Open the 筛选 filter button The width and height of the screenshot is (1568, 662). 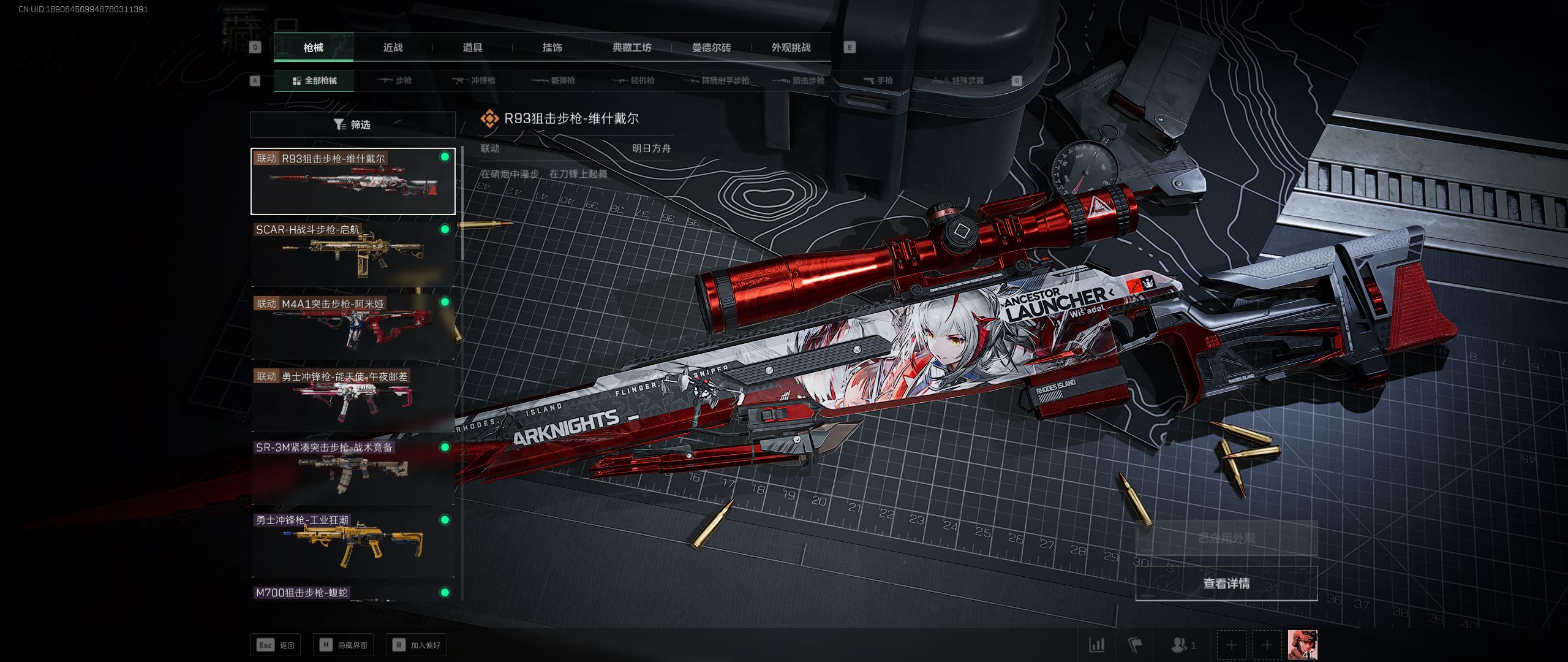click(353, 125)
